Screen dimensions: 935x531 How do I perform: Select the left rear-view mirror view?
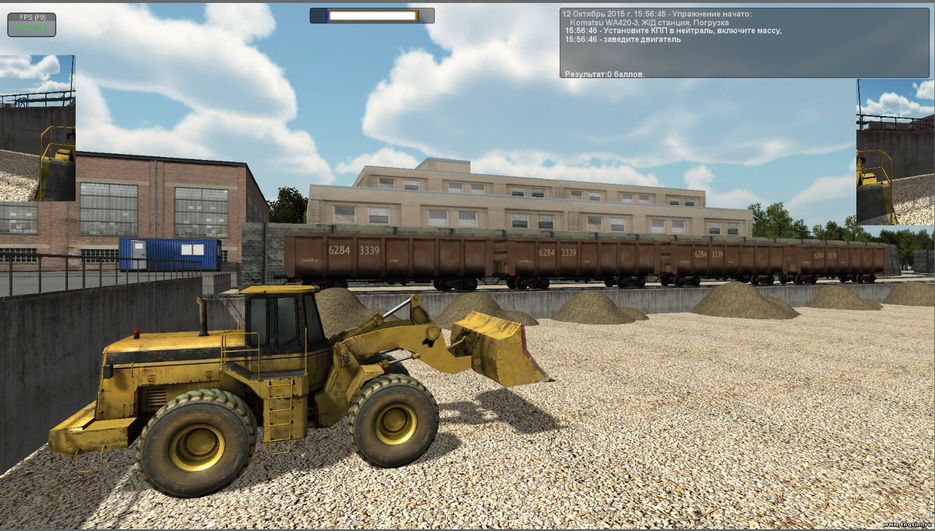(37, 128)
